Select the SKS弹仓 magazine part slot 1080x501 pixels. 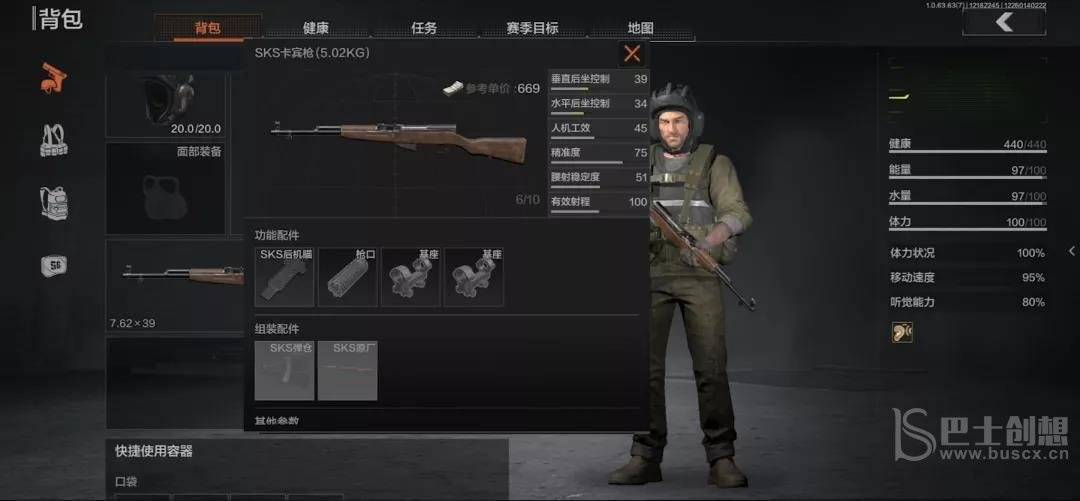coord(285,371)
